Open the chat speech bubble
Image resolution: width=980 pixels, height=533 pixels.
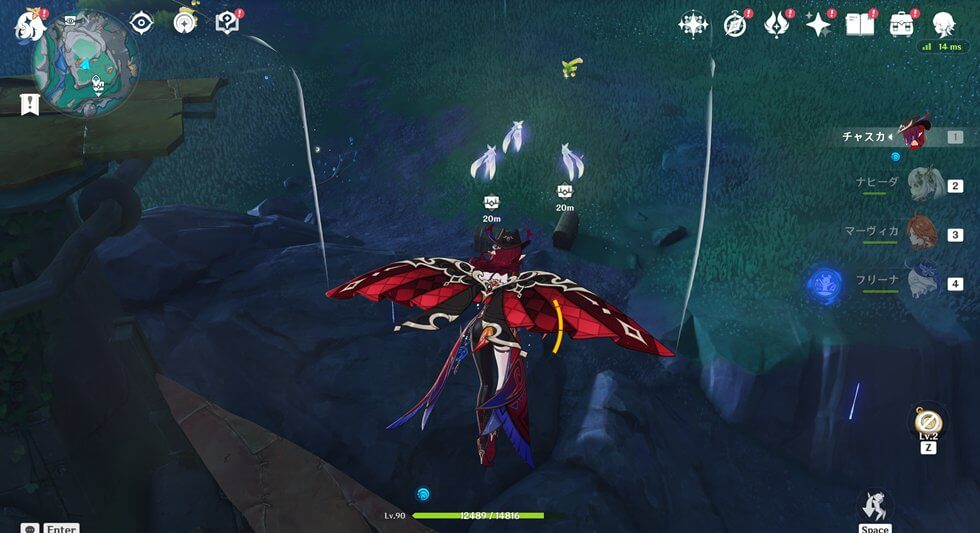[30, 528]
